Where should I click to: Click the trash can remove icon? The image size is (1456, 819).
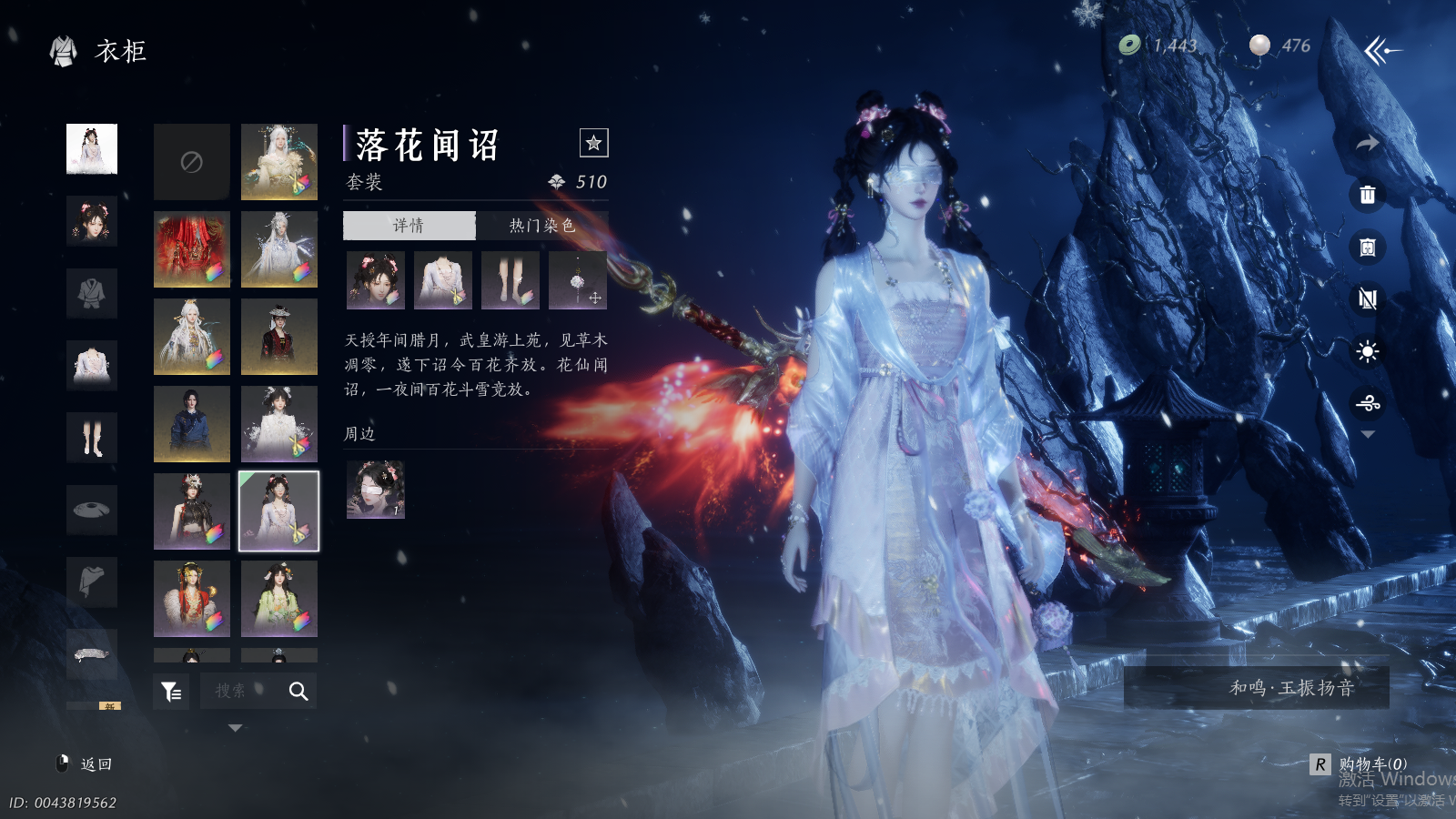click(1367, 195)
